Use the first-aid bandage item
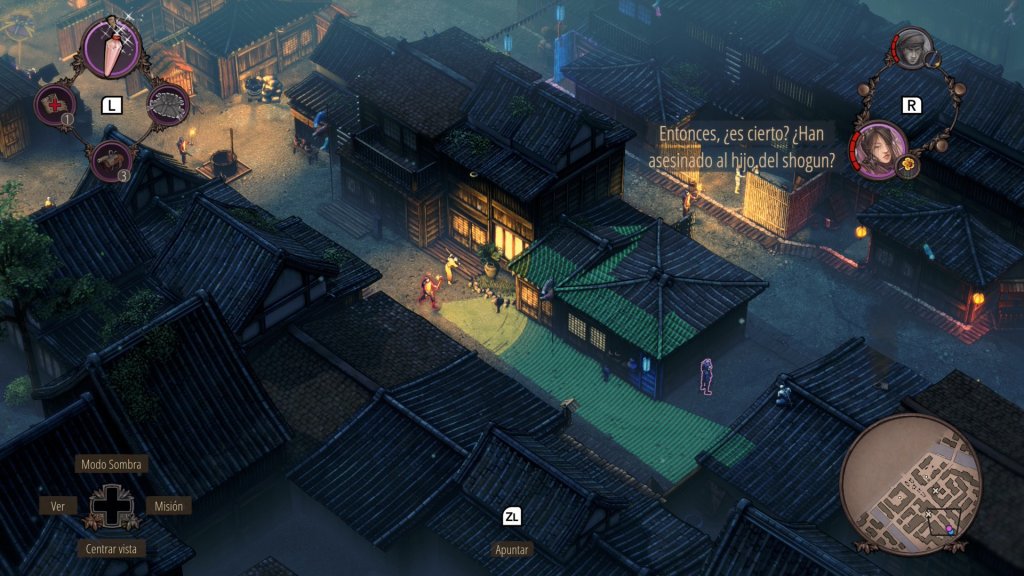Viewport: 1024px width, 576px height. pos(54,104)
